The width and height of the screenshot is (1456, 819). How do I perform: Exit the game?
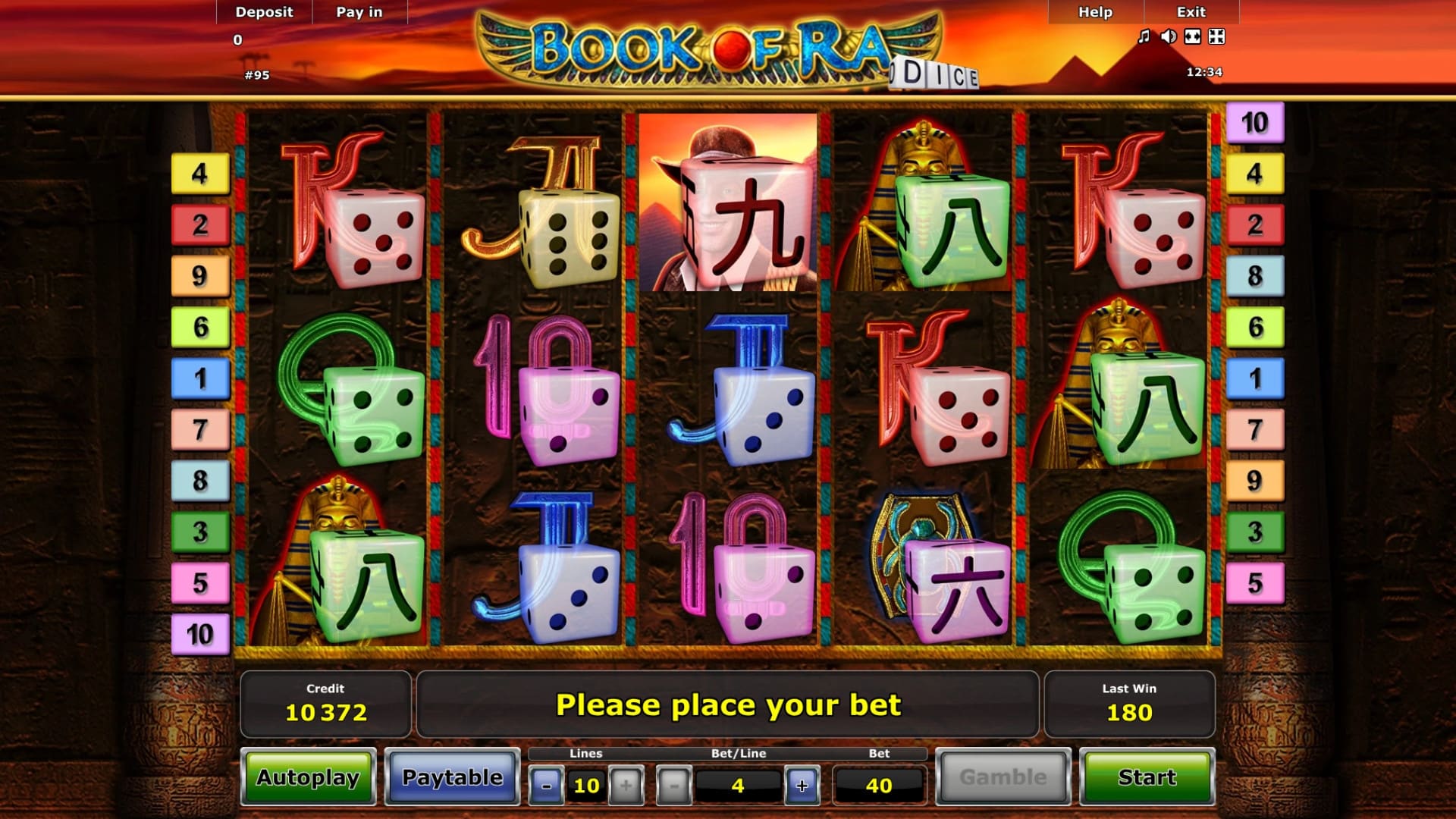coord(1191,12)
